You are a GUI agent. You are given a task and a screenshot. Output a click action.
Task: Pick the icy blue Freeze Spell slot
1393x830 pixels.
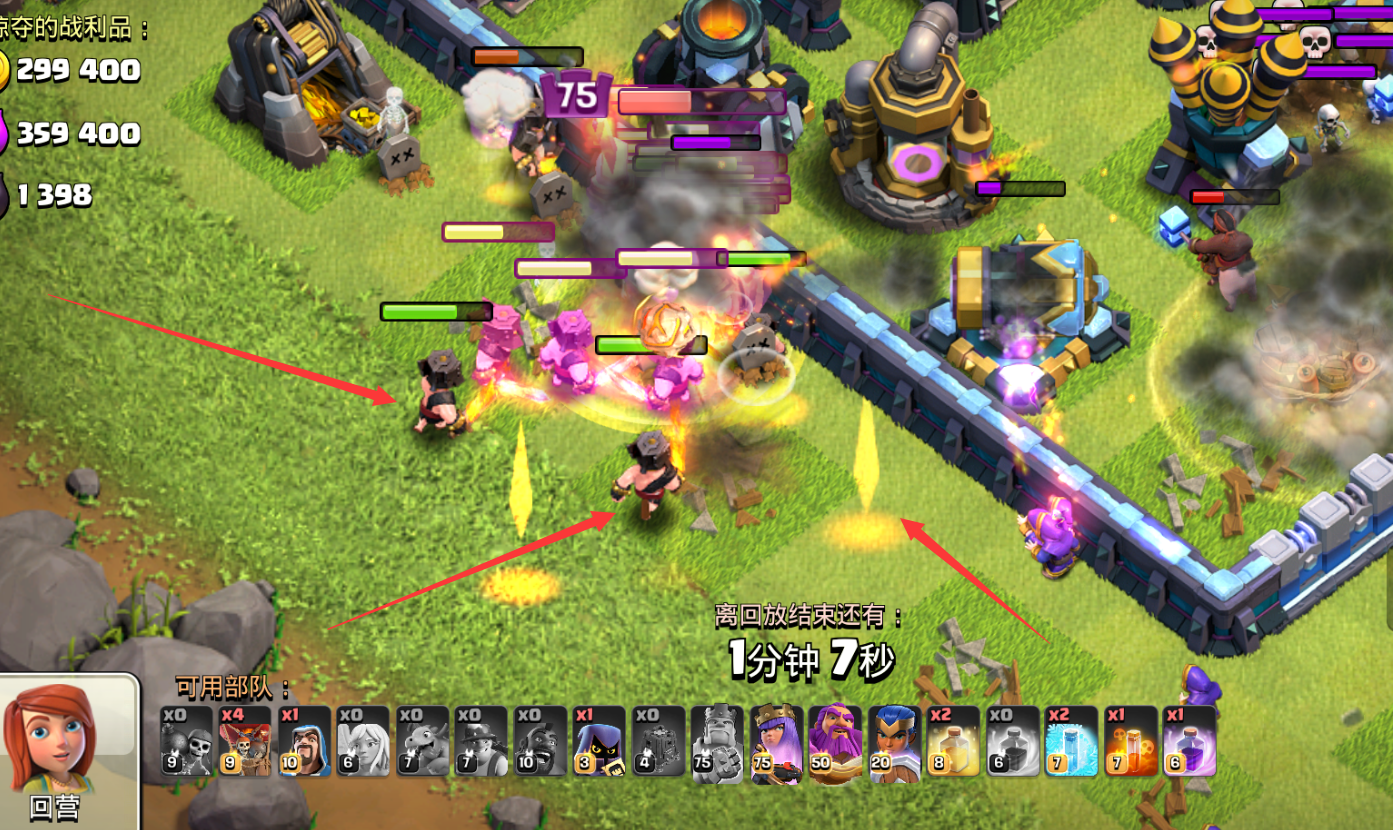(x=1072, y=741)
